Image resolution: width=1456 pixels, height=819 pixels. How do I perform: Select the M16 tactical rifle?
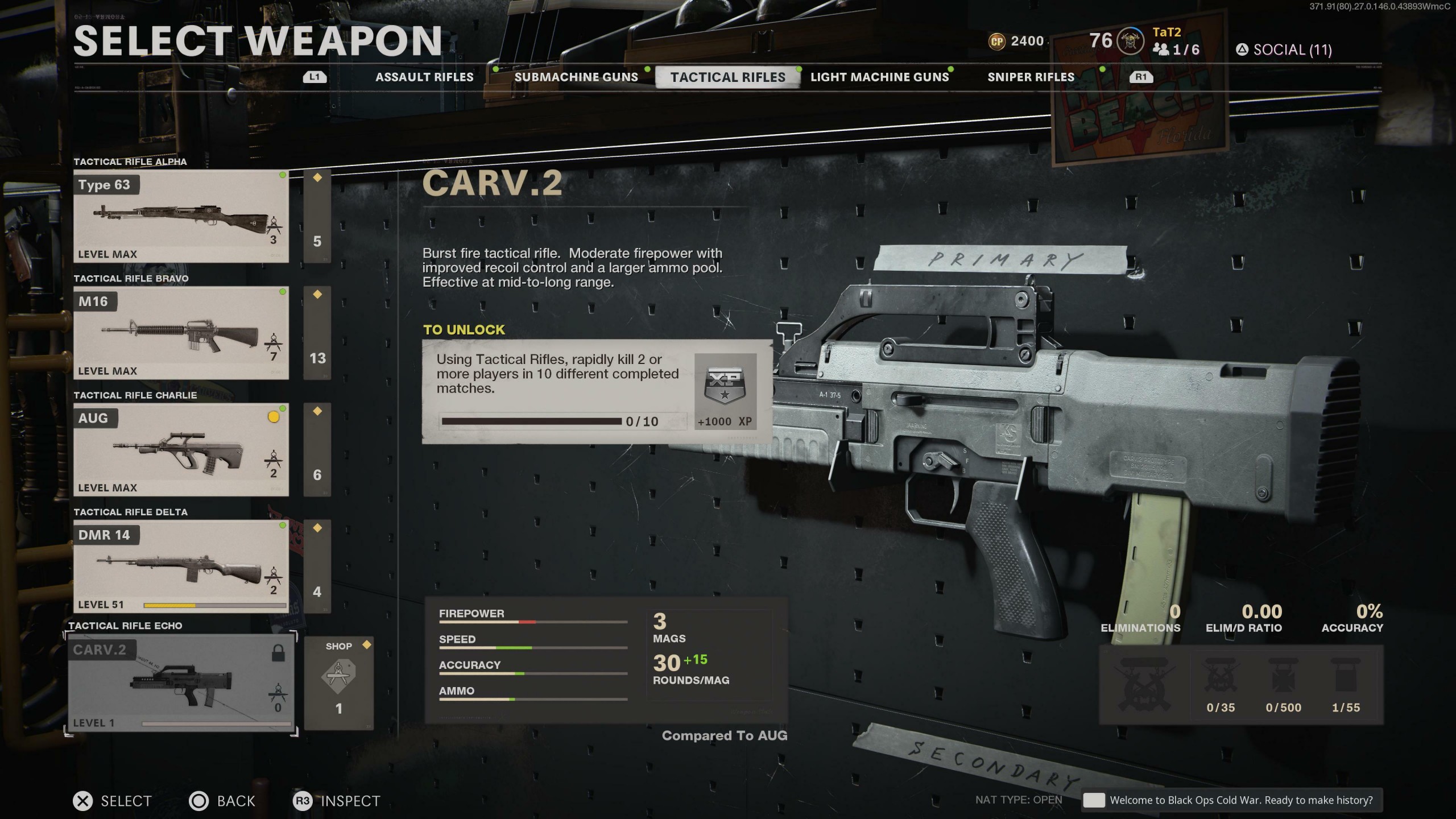[x=181, y=333]
